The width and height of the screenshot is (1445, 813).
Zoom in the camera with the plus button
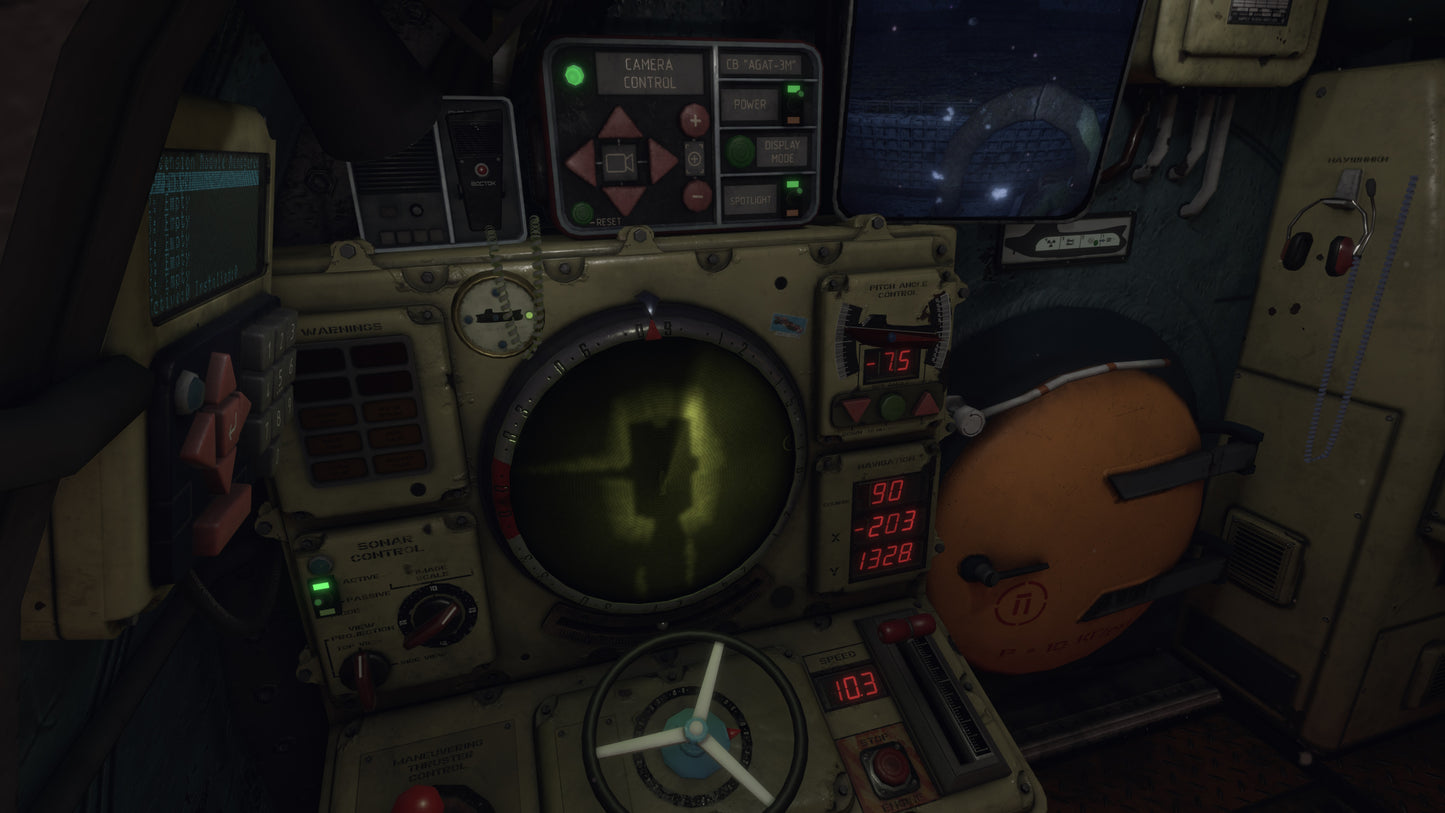click(695, 119)
